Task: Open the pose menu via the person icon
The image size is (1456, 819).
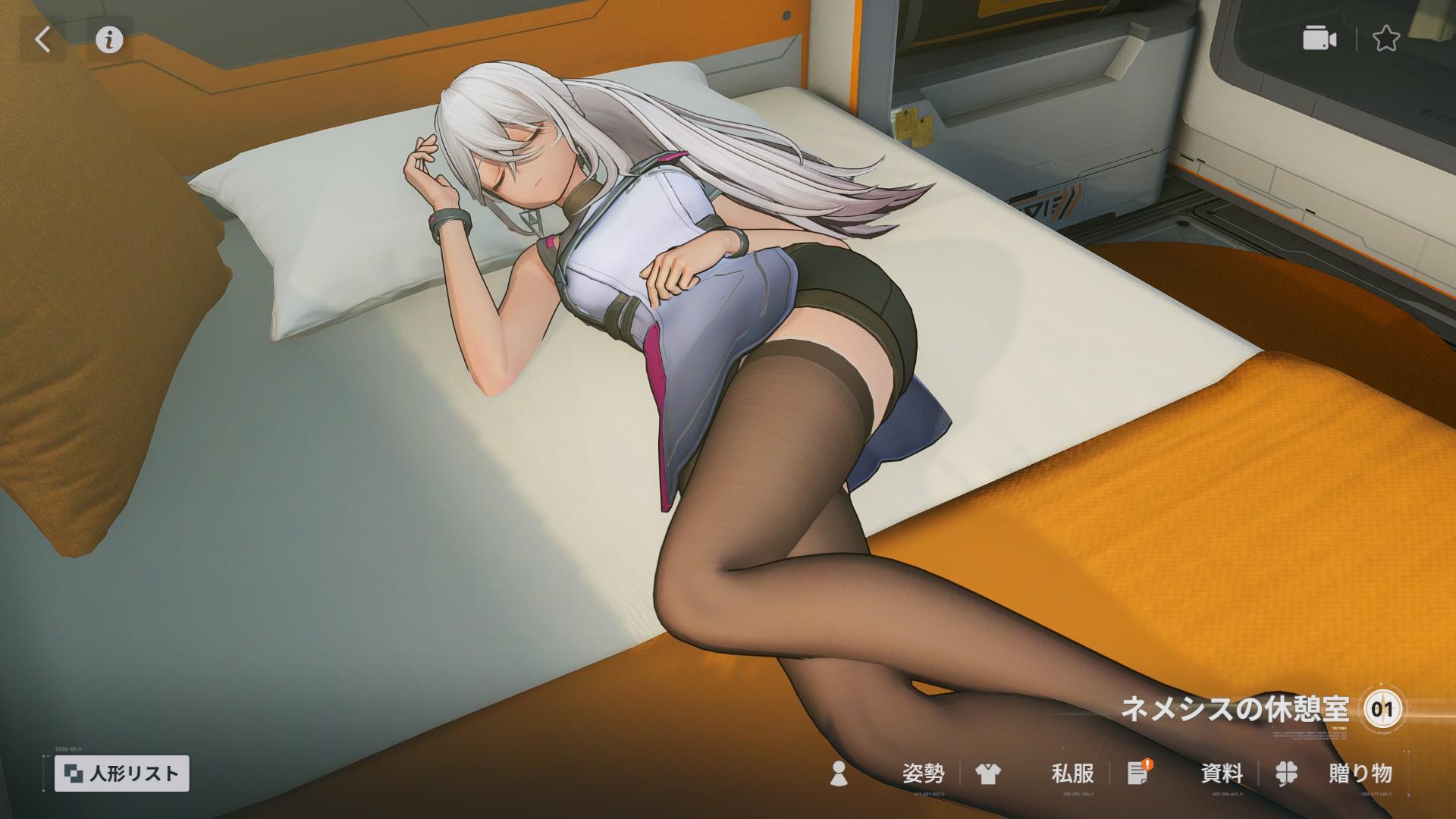Action: click(839, 775)
